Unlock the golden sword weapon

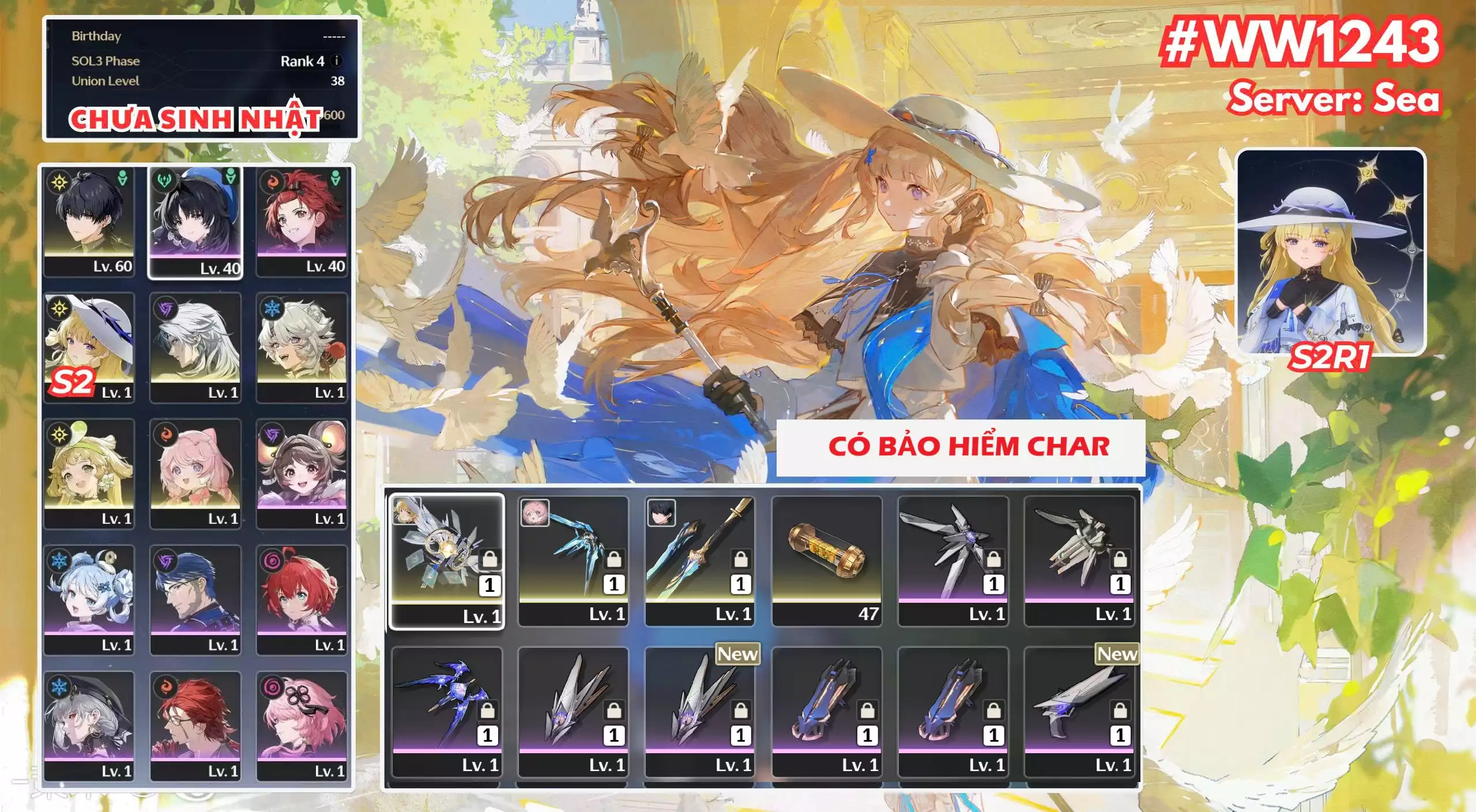pos(740,560)
